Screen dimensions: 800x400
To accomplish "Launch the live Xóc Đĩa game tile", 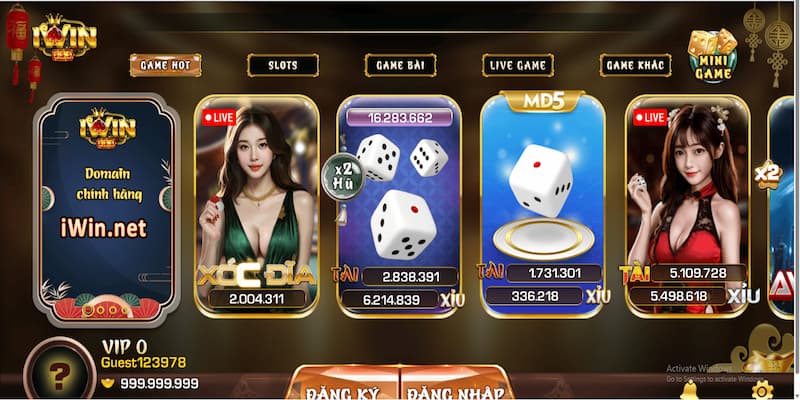I will click(x=256, y=205).
